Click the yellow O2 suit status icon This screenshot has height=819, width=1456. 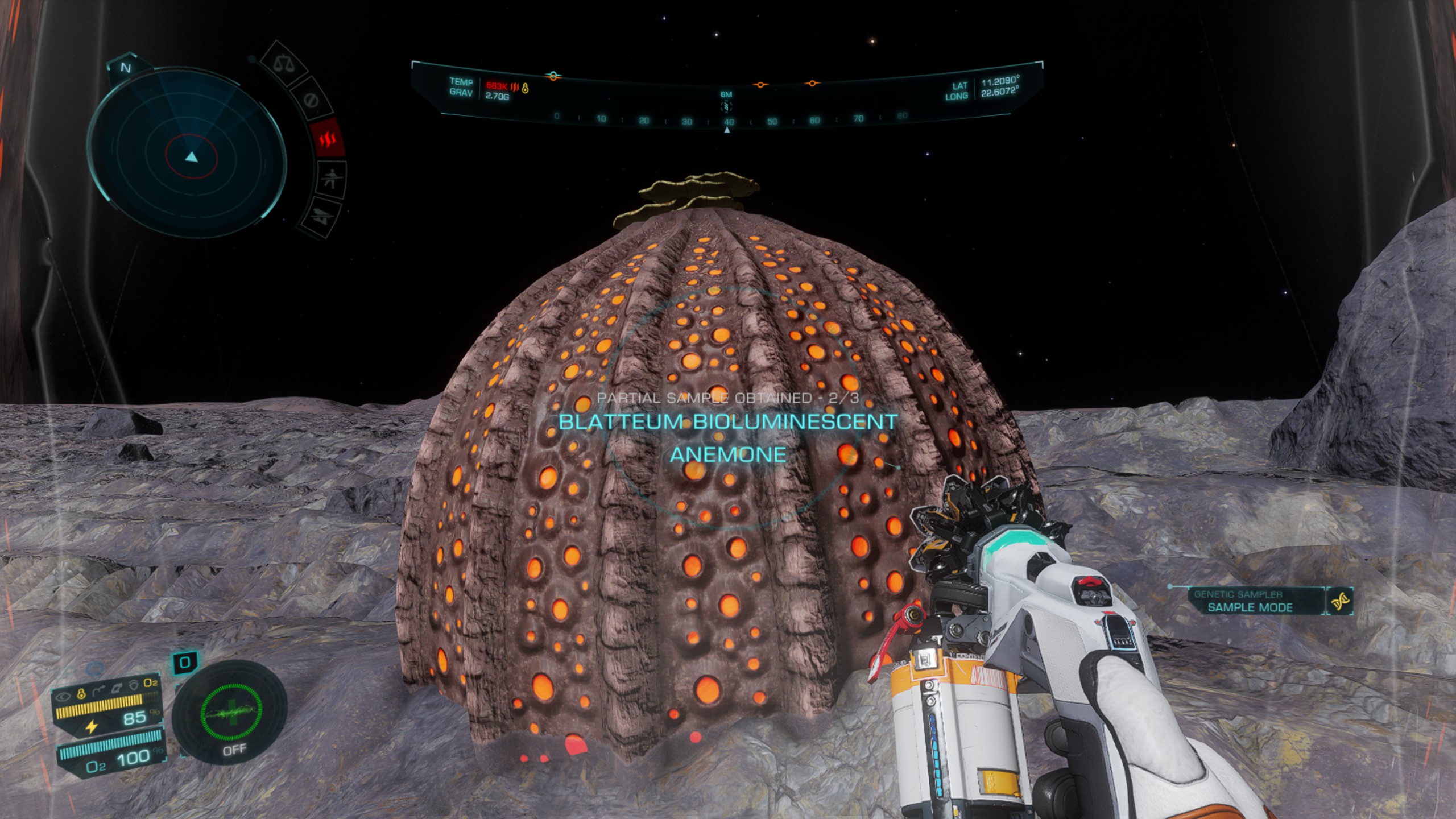[x=150, y=682]
